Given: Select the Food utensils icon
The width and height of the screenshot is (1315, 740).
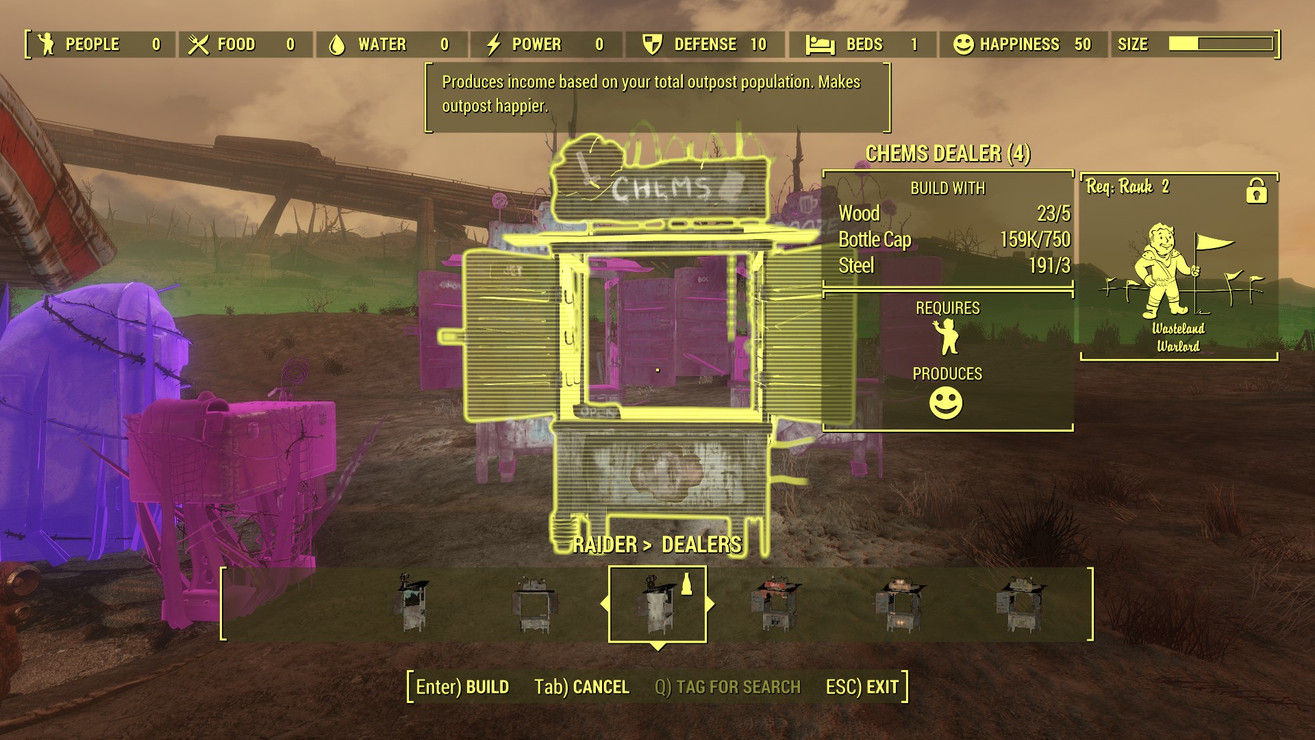Looking at the screenshot, I should point(194,44).
